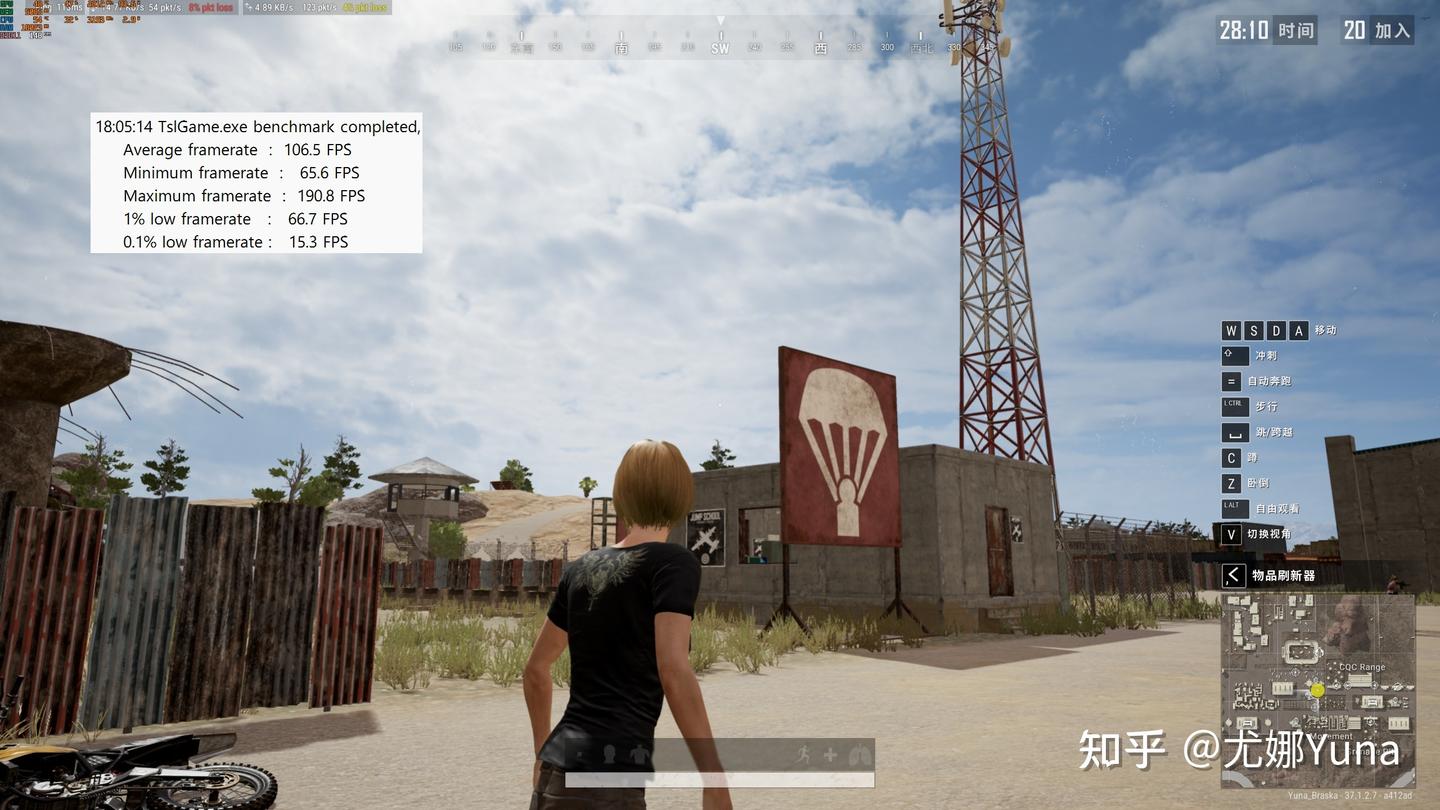Select the yellow player marker on minimap

pos(1318,690)
